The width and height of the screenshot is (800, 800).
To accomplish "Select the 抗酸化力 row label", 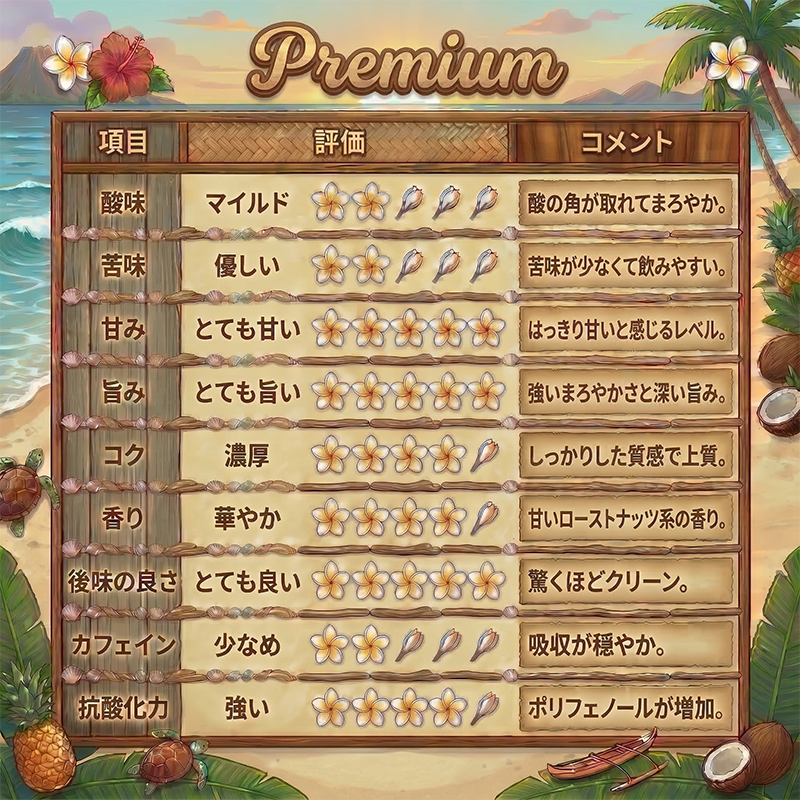I will (121, 707).
